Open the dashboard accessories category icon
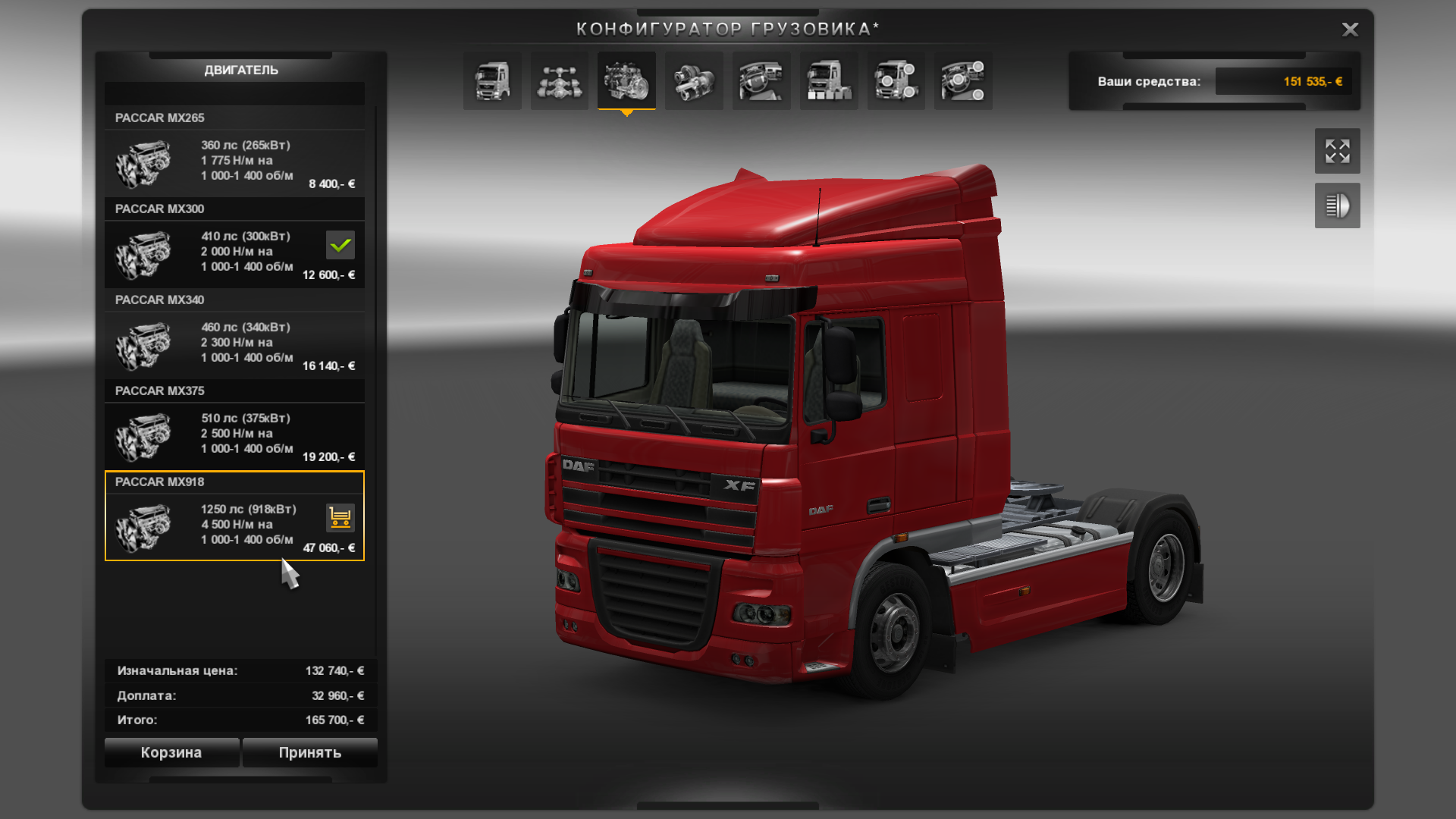1456x819 pixels. [x=962, y=81]
